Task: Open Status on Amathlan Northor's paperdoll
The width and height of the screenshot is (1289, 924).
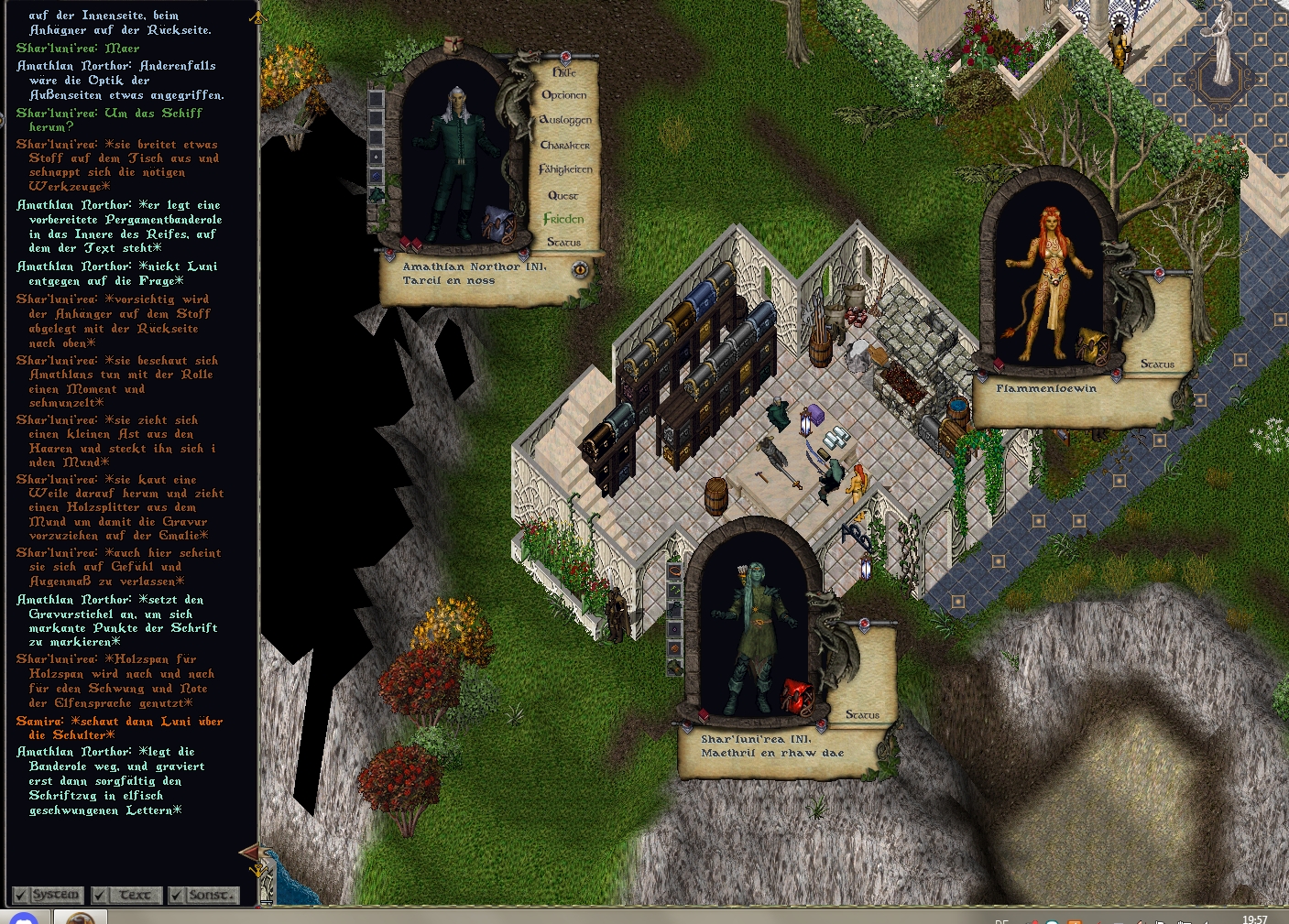Action: [x=564, y=243]
